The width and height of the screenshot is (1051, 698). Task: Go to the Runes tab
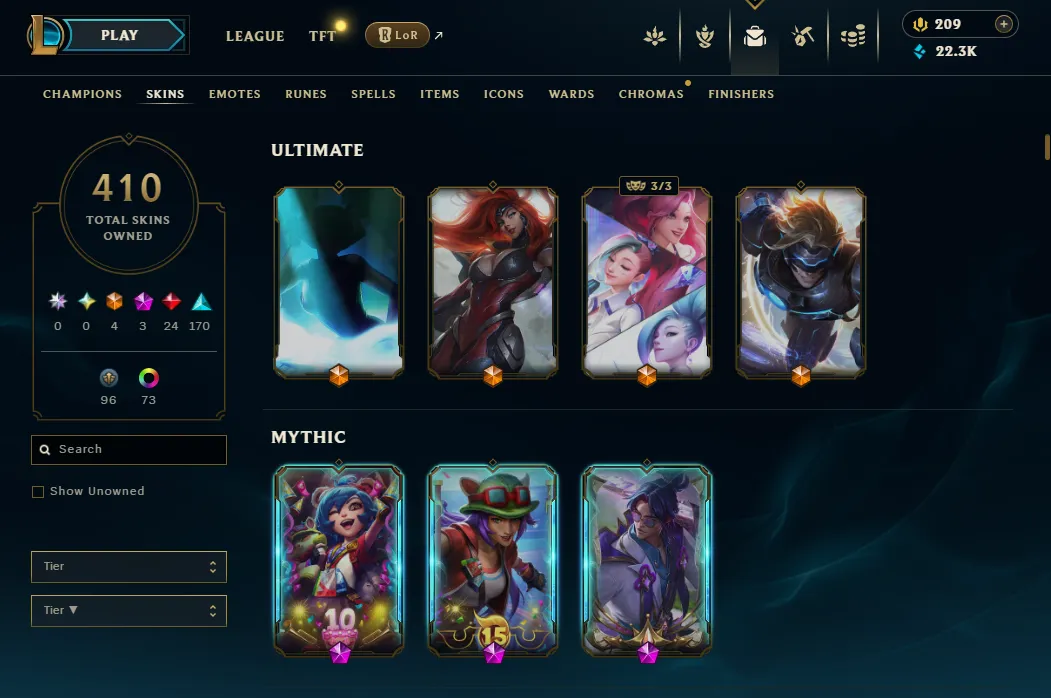tap(306, 94)
